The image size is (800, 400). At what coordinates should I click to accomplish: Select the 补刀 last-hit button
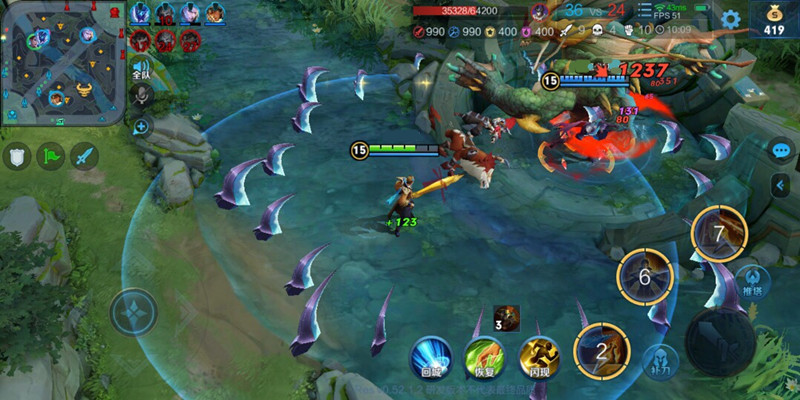[x=661, y=360]
